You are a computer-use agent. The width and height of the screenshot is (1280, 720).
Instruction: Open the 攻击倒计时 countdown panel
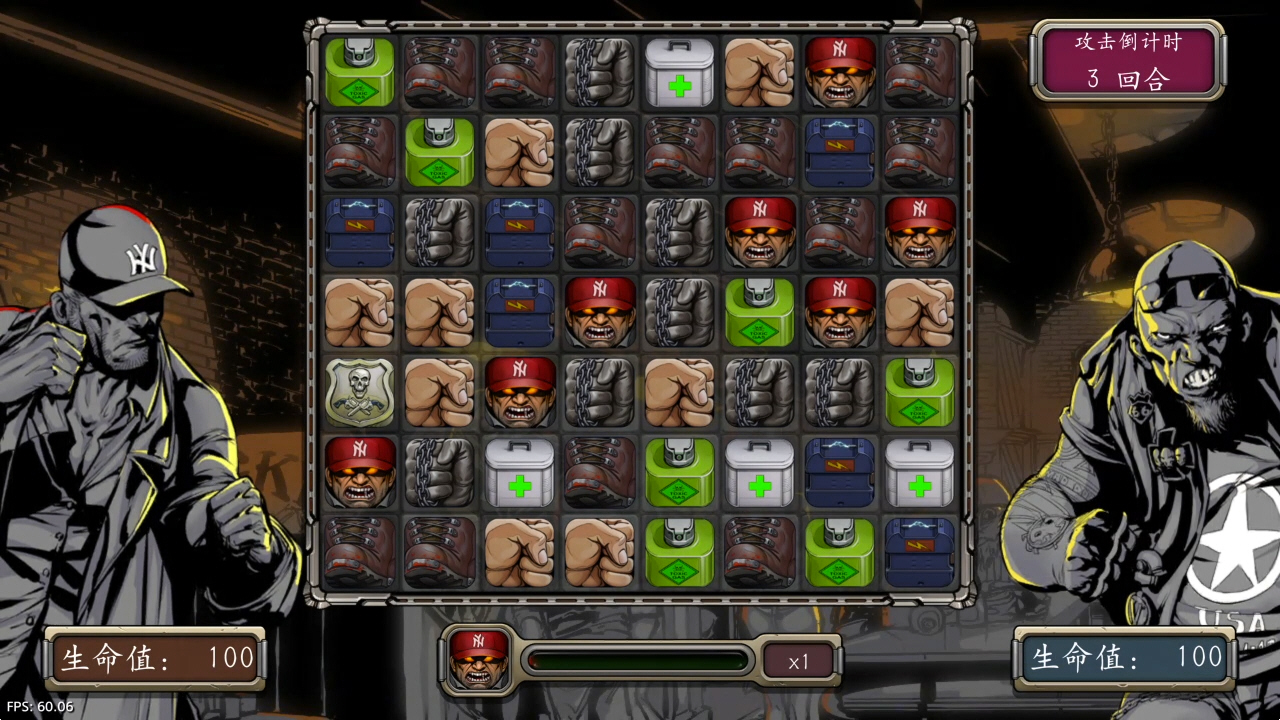tap(1128, 60)
